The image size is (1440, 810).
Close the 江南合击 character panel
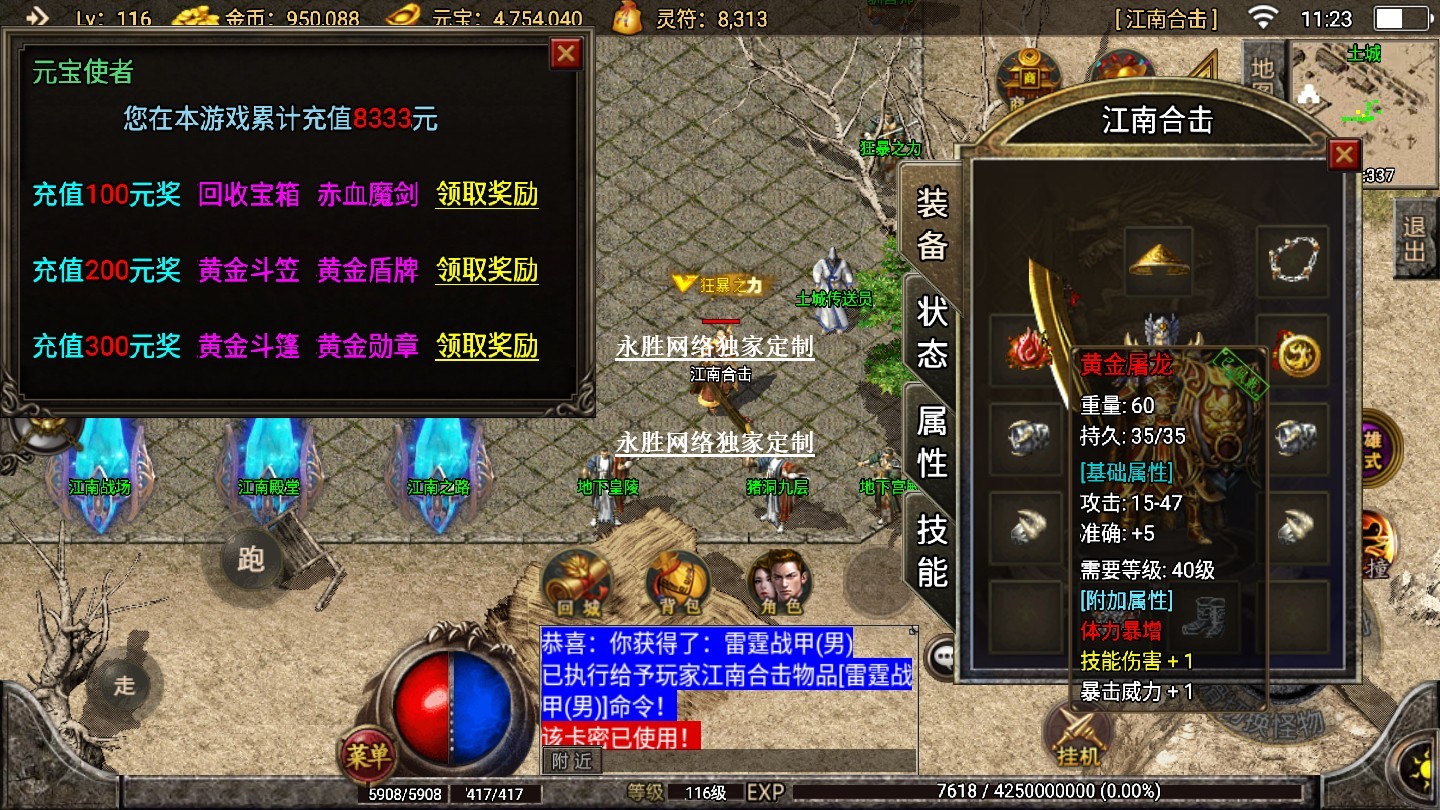click(x=1344, y=155)
